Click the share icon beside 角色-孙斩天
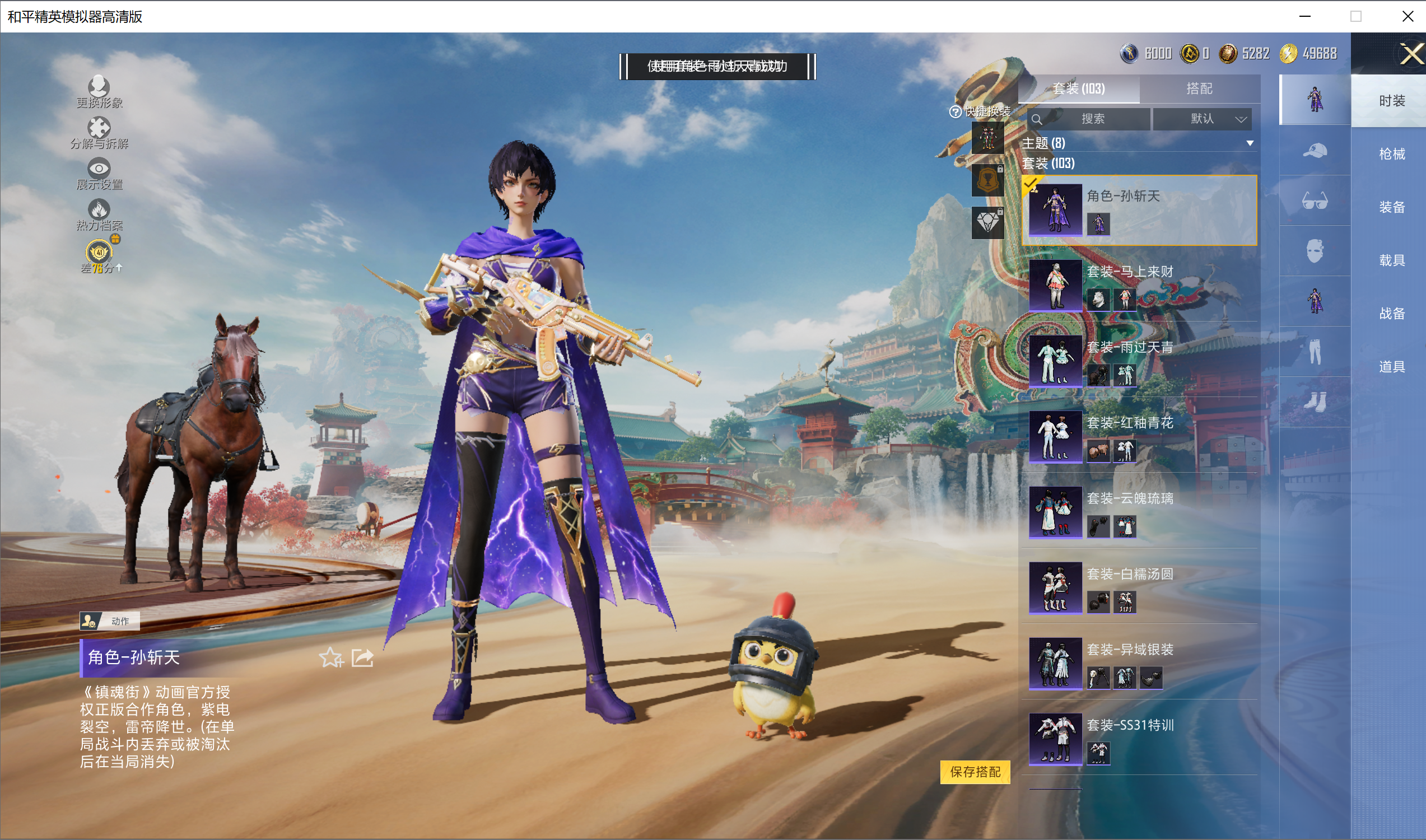This screenshot has height=840, width=1426. click(x=362, y=658)
